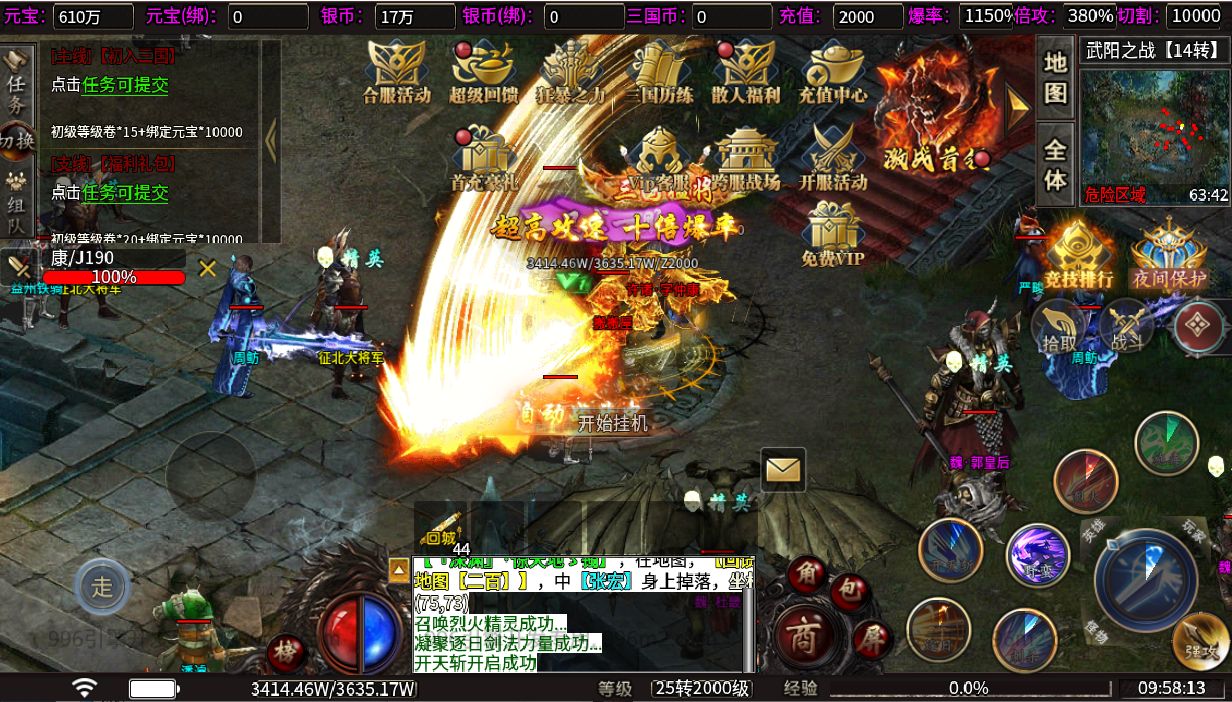
Task: Open the 狂暴之力 menu
Action: pyautogui.click(x=571, y=70)
